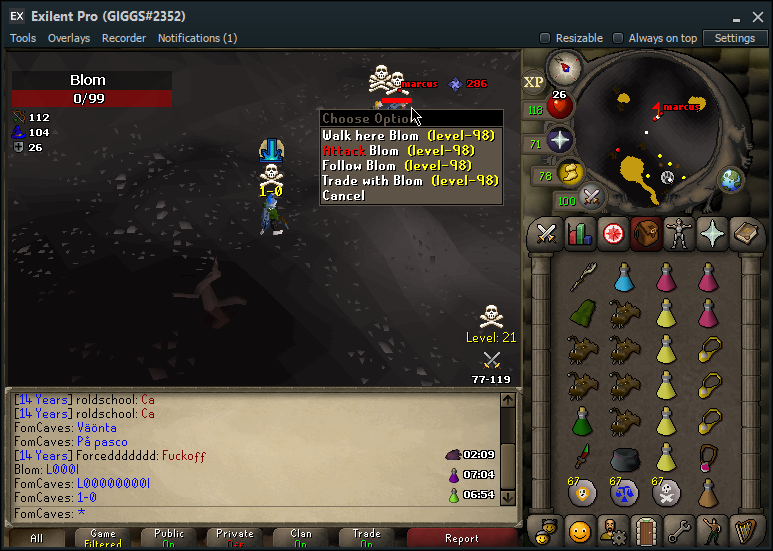Screen dimensions: 773x551
Task: Open the world map globe
Action: (x=732, y=180)
